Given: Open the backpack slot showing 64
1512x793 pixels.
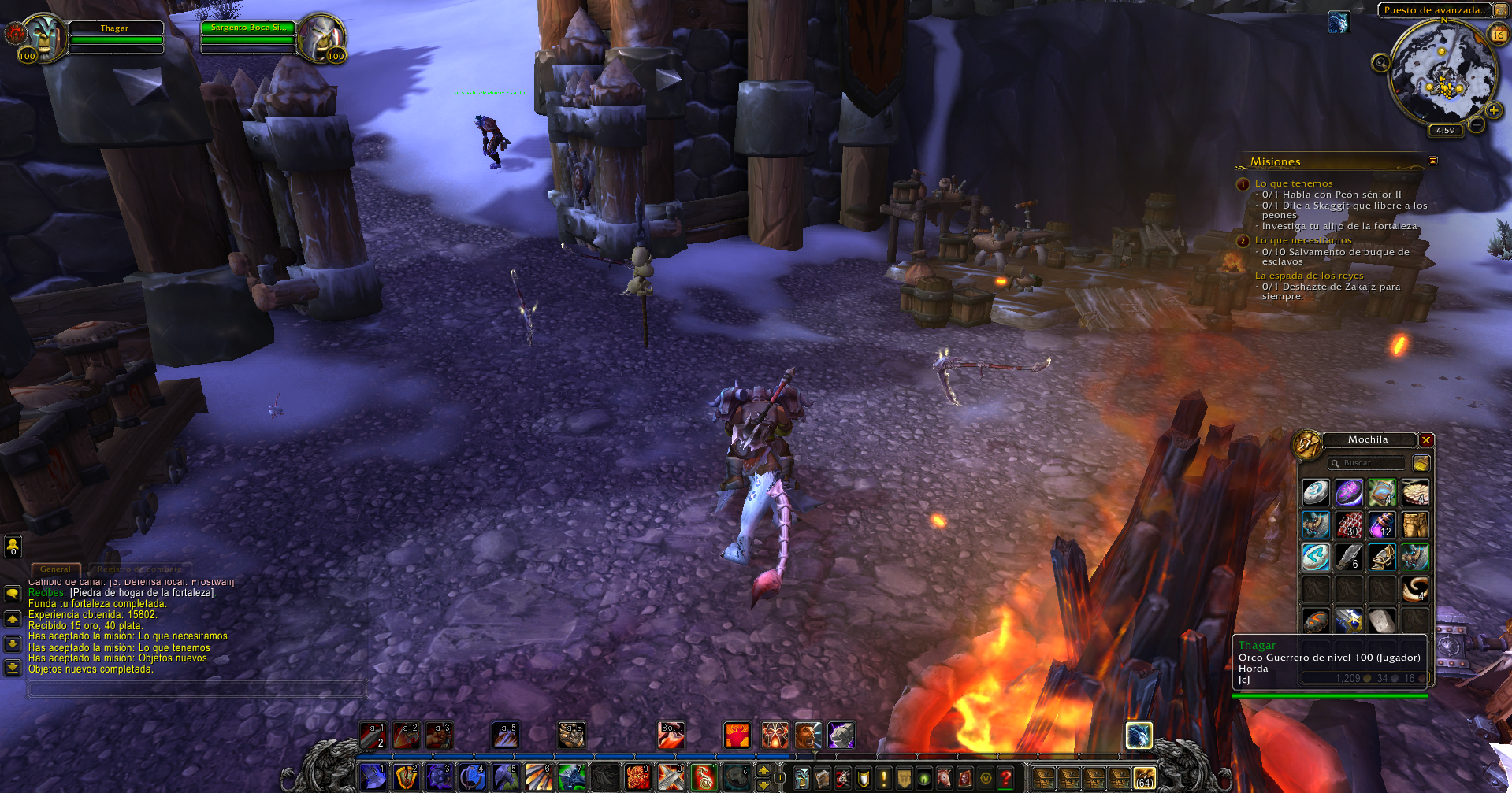Looking at the screenshot, I should tap(1143, 778).
